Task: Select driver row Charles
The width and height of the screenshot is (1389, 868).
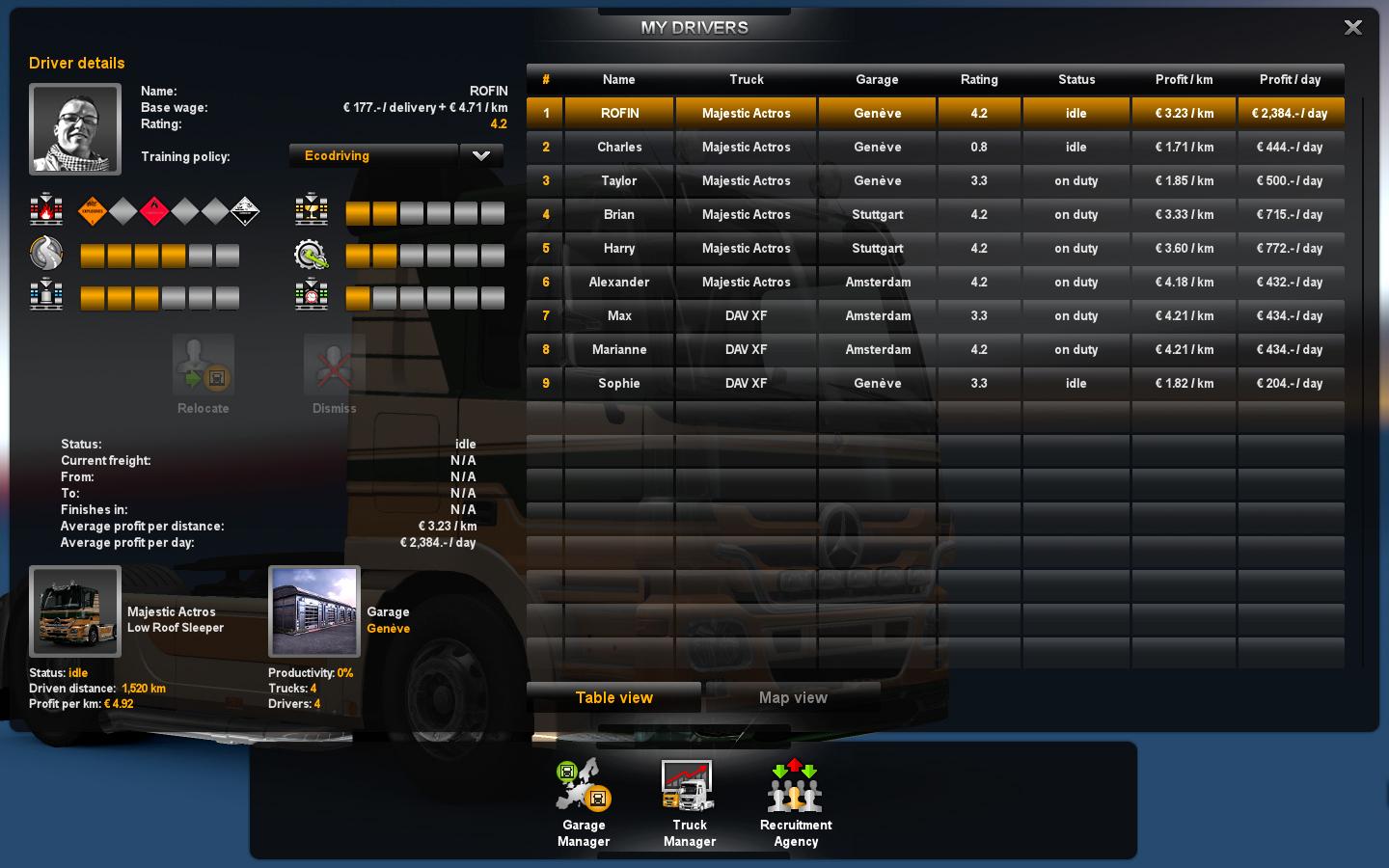Action: [x=619, y=148]
